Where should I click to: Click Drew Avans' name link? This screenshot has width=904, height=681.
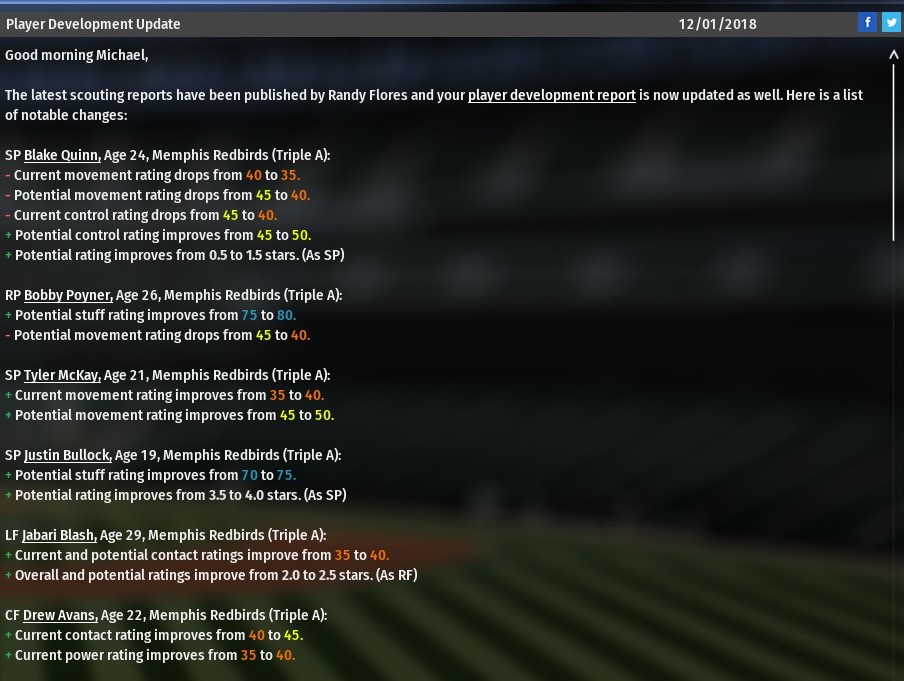(60, 615)
